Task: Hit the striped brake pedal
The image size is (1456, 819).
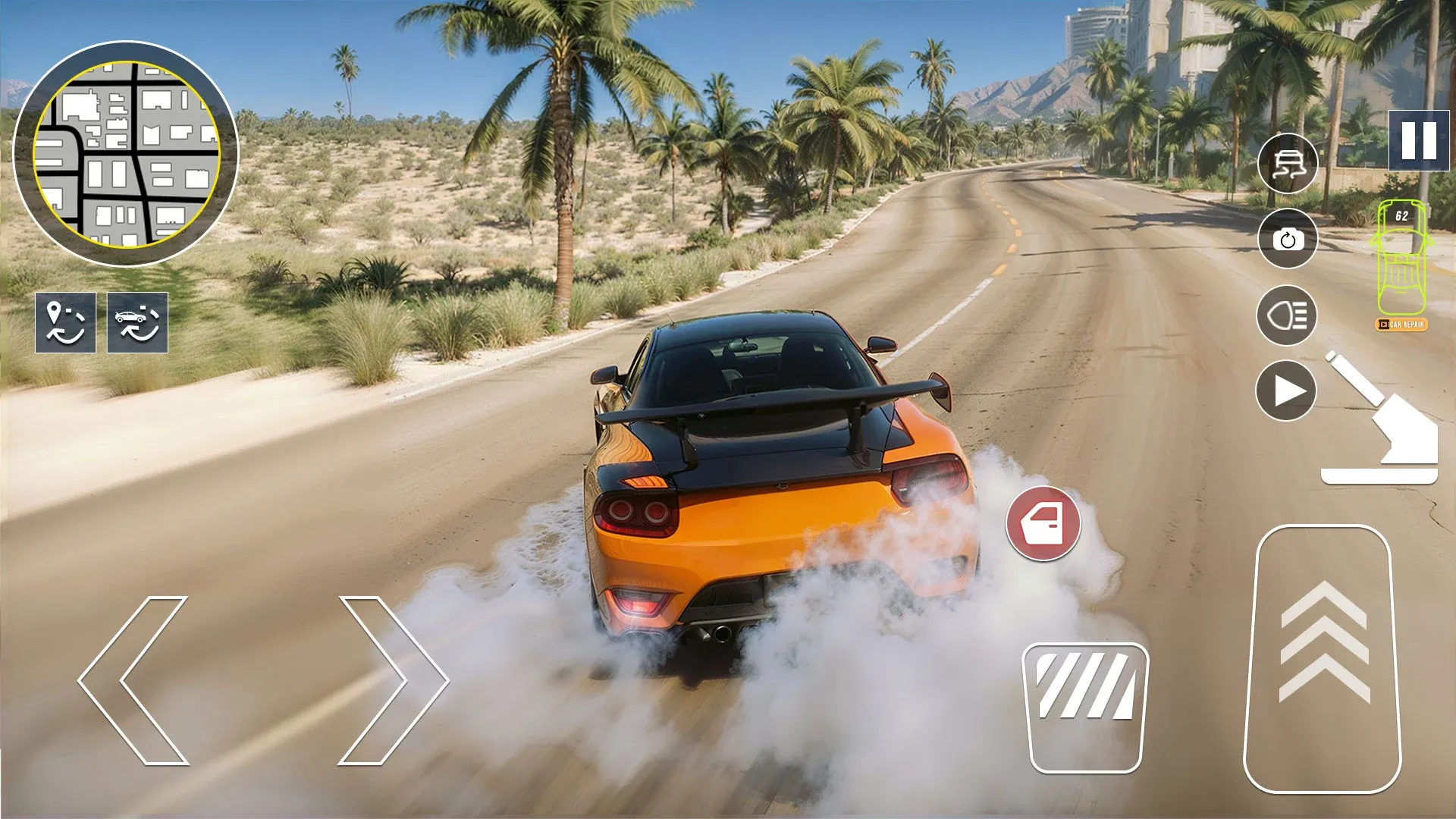Action: point(1085,707)
